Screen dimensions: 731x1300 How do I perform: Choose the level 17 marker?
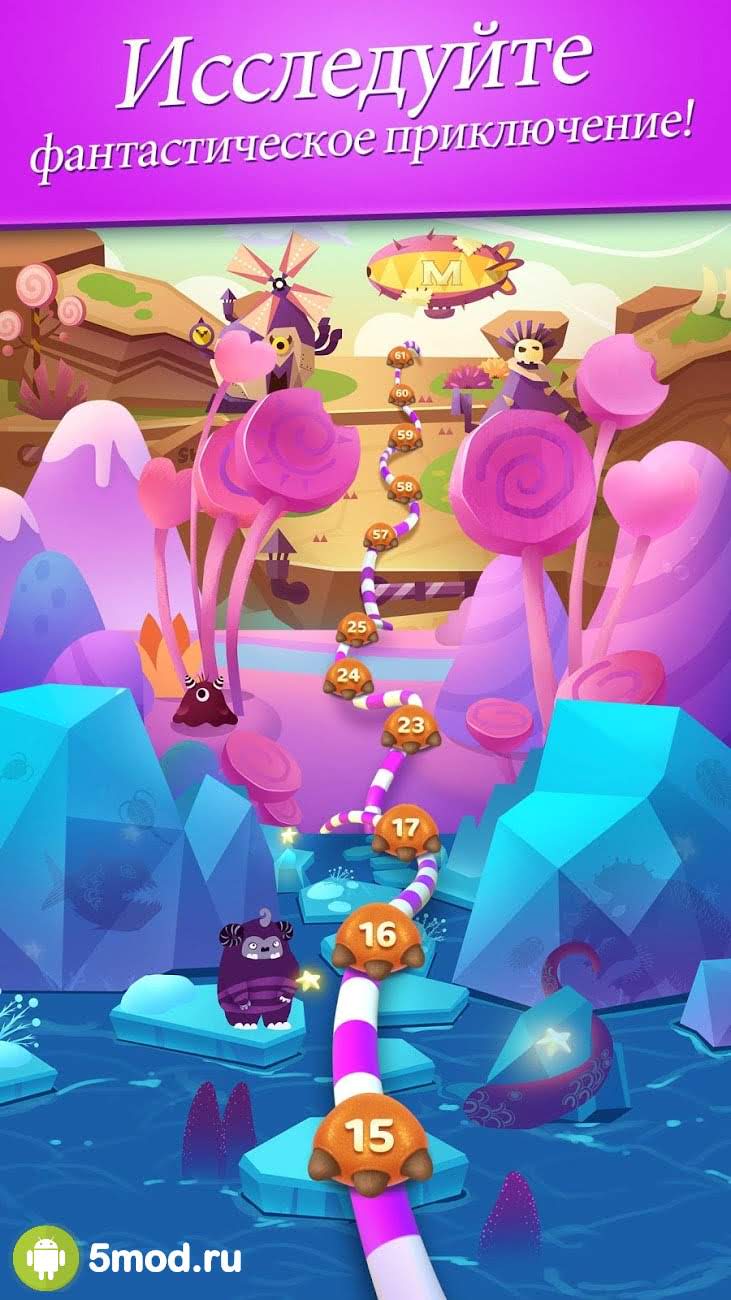pos(406,829)
